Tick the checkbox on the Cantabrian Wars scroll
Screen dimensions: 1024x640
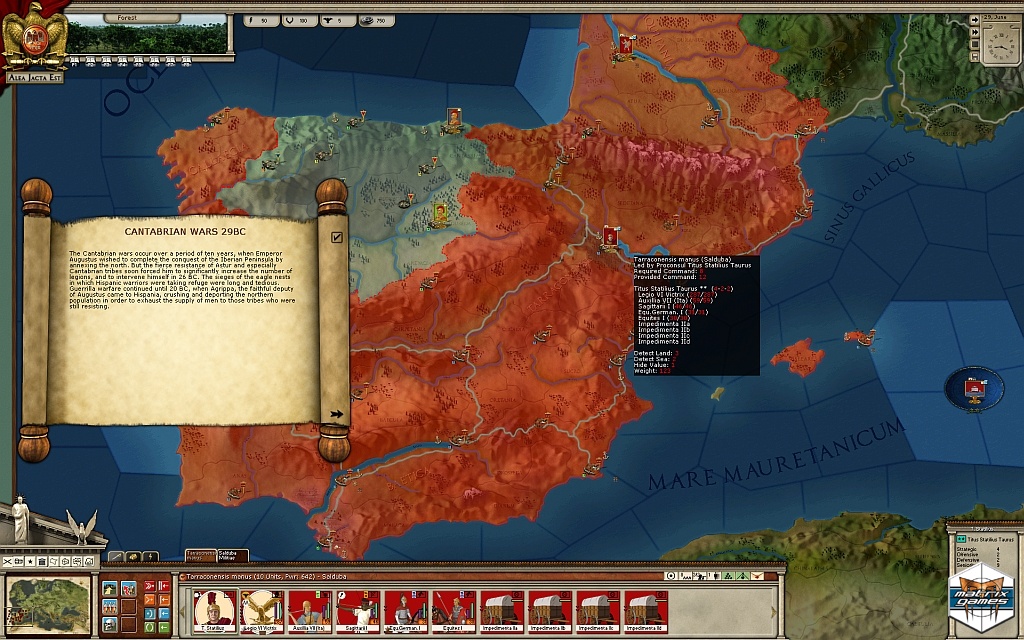[337, 237]
